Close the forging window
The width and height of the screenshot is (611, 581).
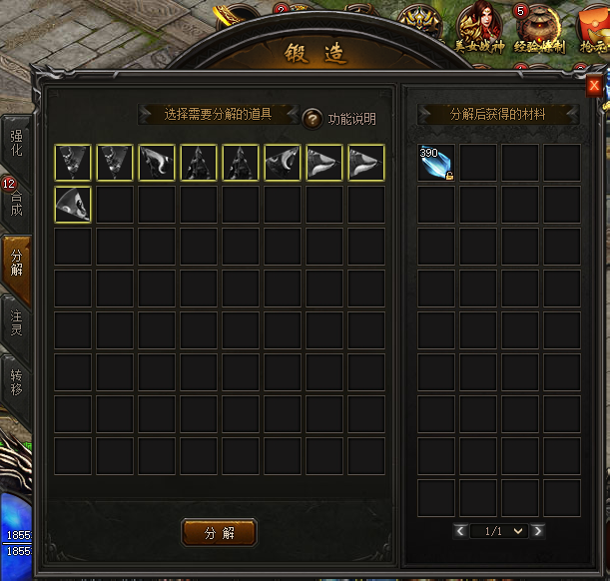point(594,86)
